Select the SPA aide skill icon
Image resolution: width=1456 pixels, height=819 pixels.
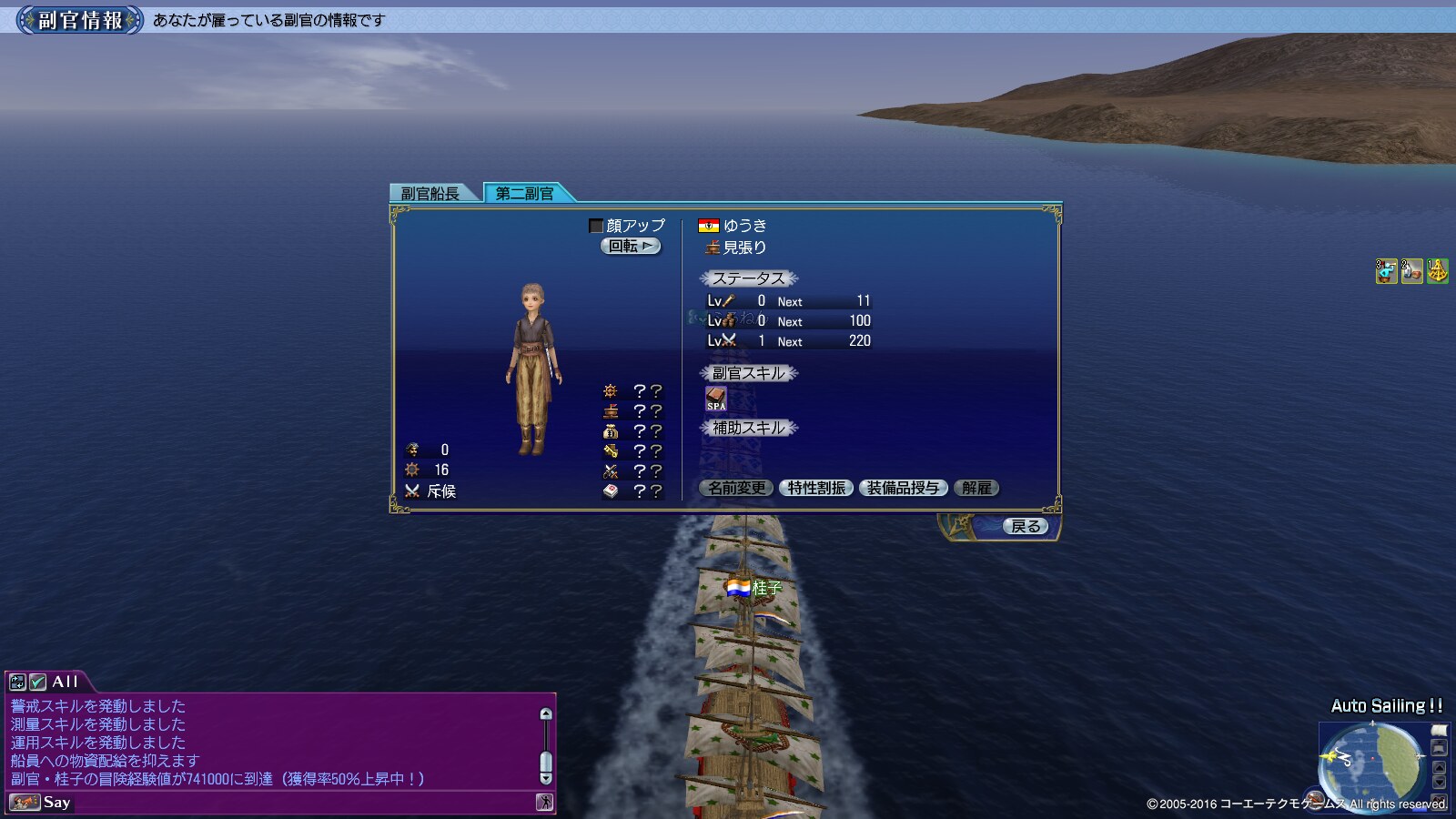click(x=716, y=399)
